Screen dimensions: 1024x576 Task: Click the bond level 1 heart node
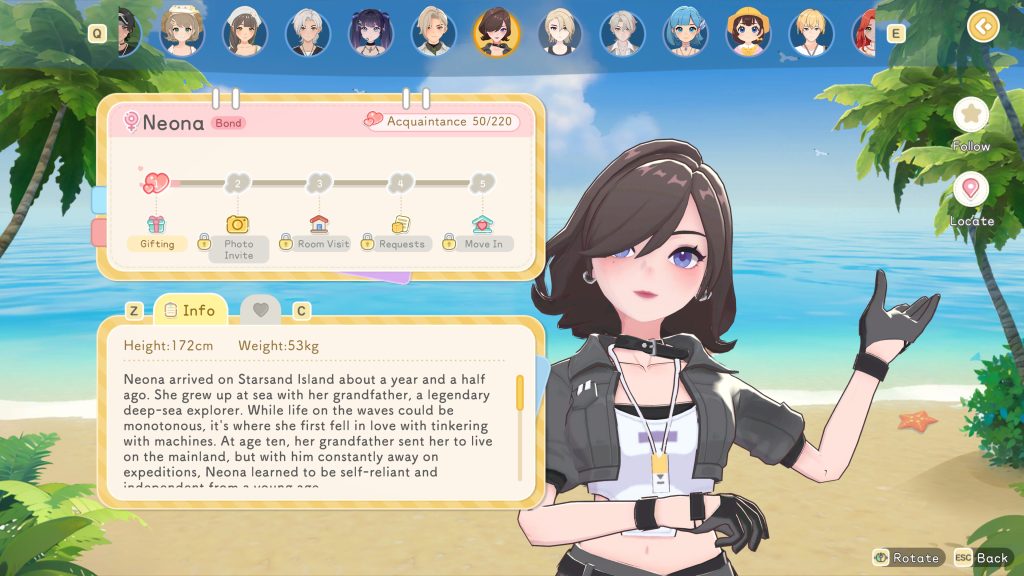(x=155, y=183)
